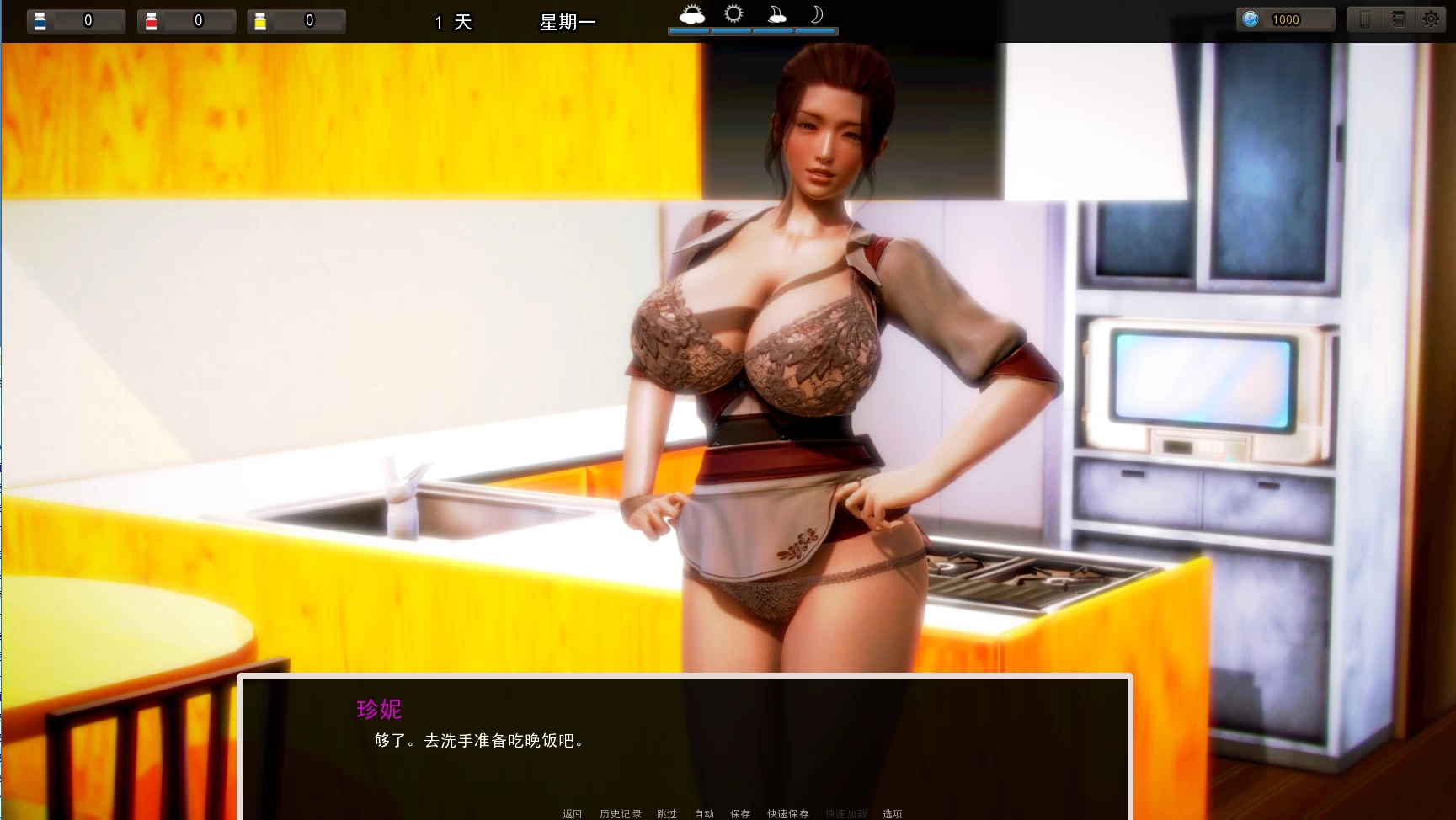1456x820 pixels.
Task: Open the journal notebook icon
Action: click(1399, 19)
